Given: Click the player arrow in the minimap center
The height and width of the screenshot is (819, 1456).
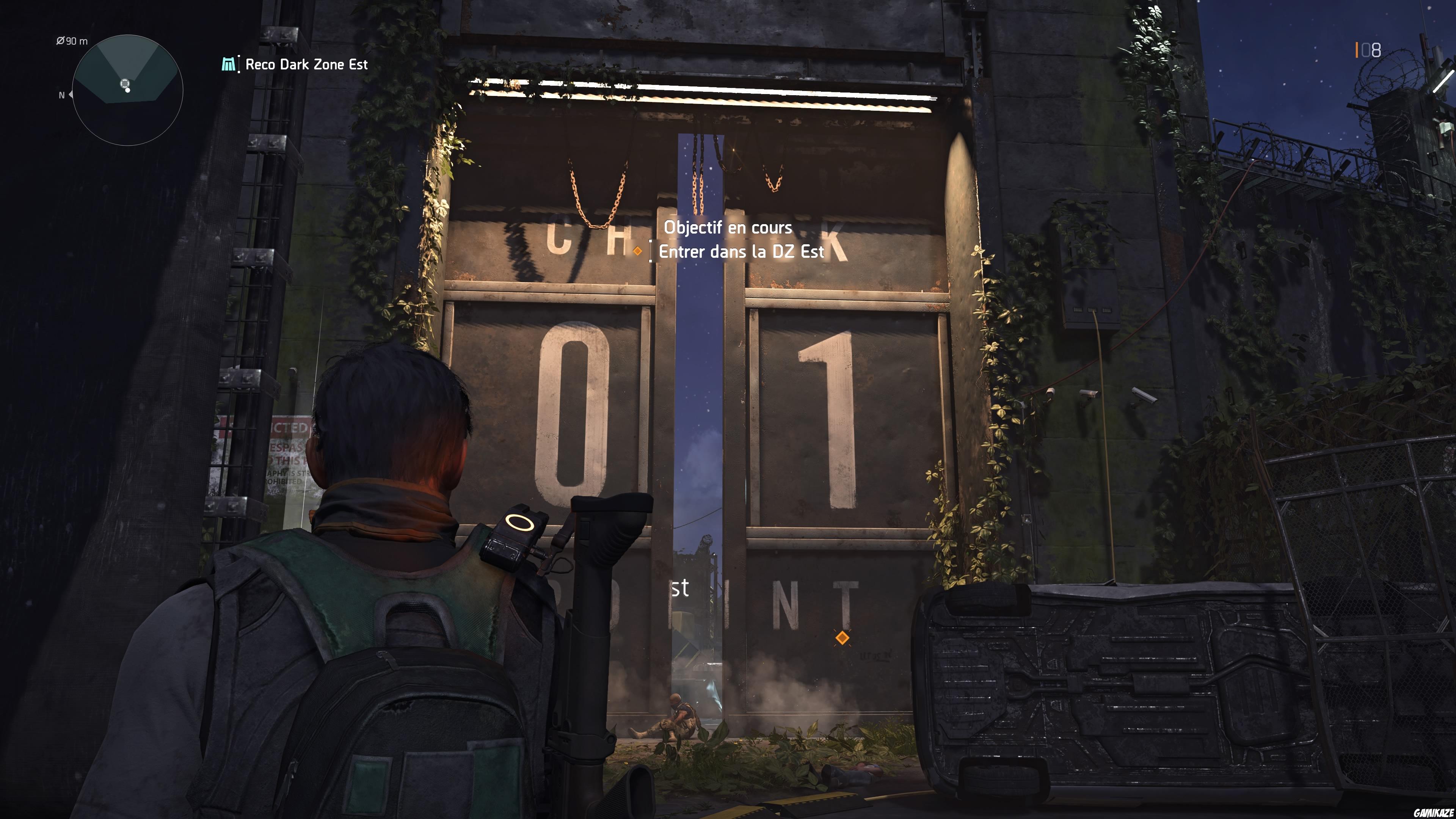Looking at the screenshot, I should pos(126,84).
